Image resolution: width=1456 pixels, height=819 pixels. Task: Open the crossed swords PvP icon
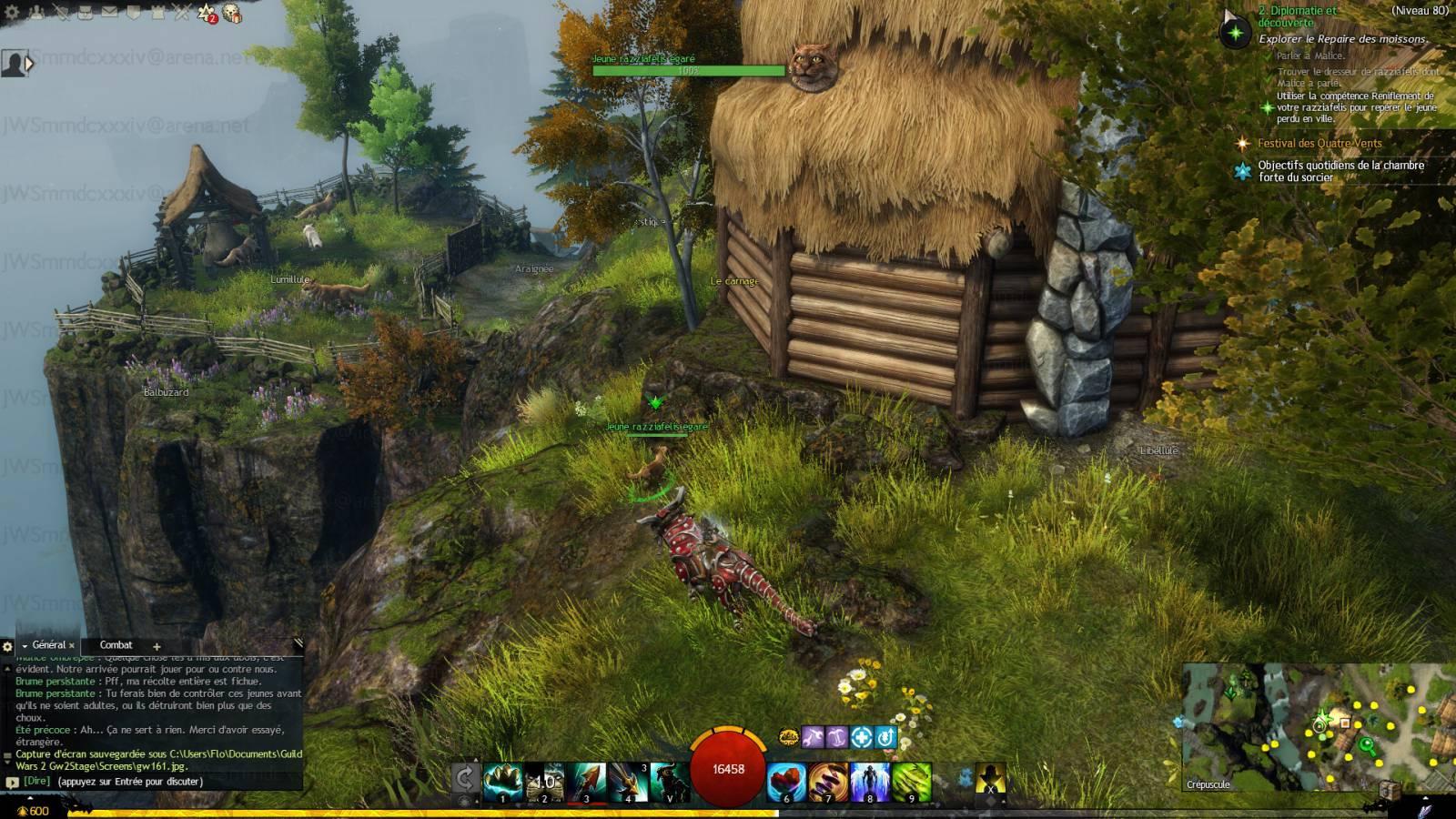[x=181, y=12]
